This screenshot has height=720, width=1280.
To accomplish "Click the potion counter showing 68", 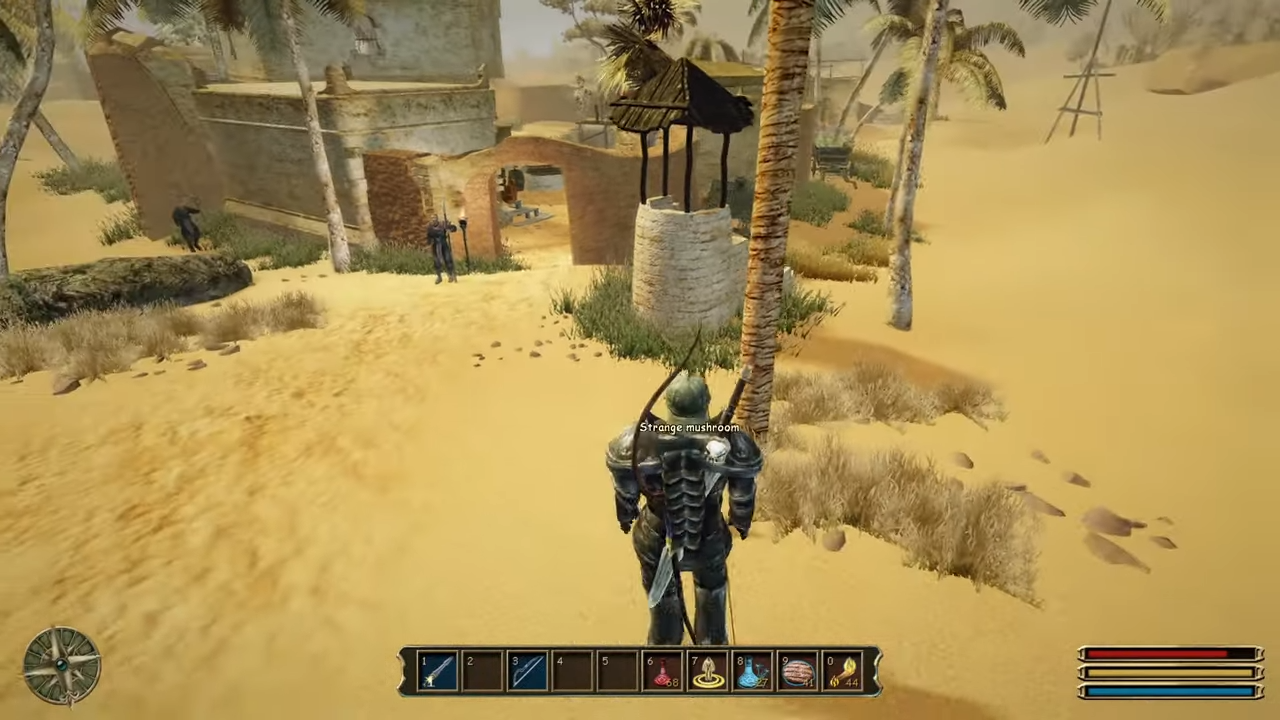I will 671,682.
